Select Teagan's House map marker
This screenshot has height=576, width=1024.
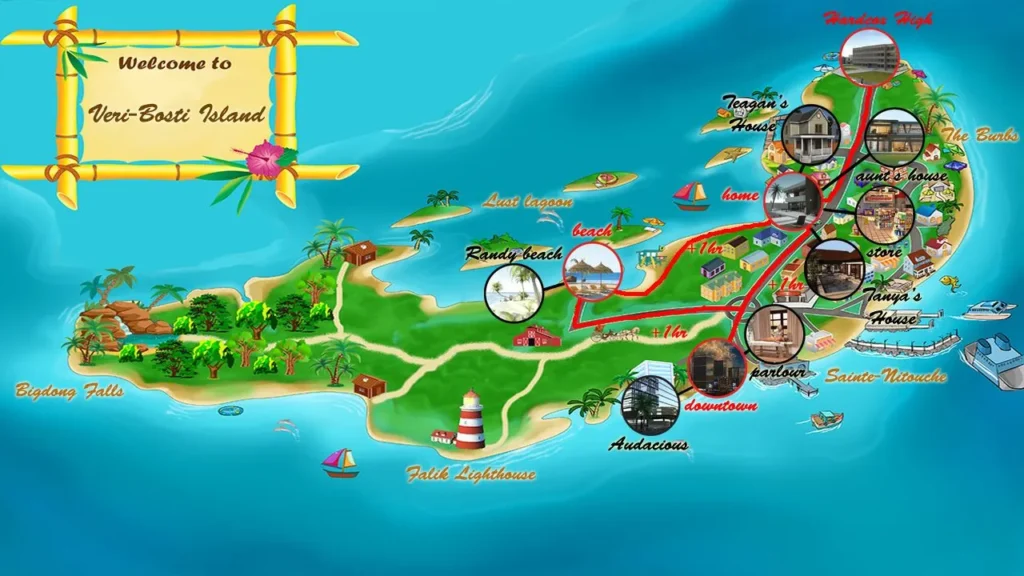tap(808, 134)
